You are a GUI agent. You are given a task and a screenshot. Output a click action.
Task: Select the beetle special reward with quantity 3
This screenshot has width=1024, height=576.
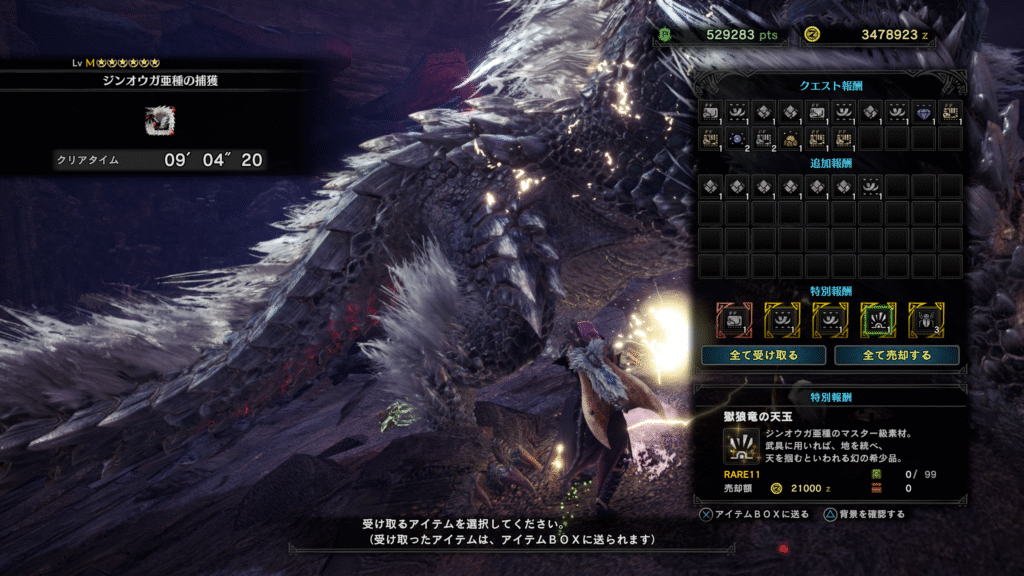[926, 319]
